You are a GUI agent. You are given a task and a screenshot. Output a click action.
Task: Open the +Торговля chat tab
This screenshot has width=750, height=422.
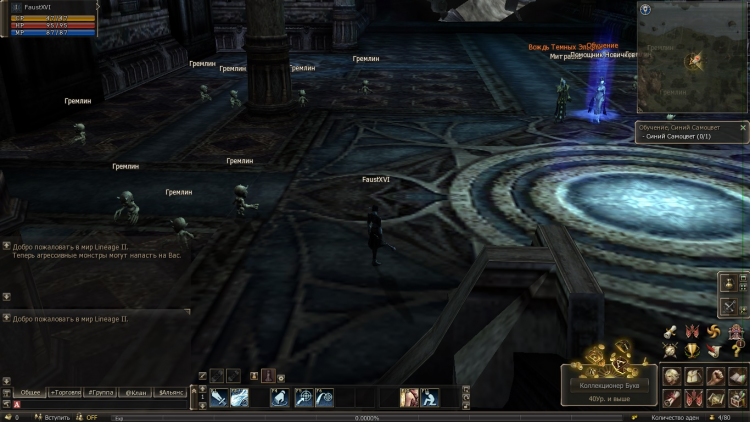[66, 393]
